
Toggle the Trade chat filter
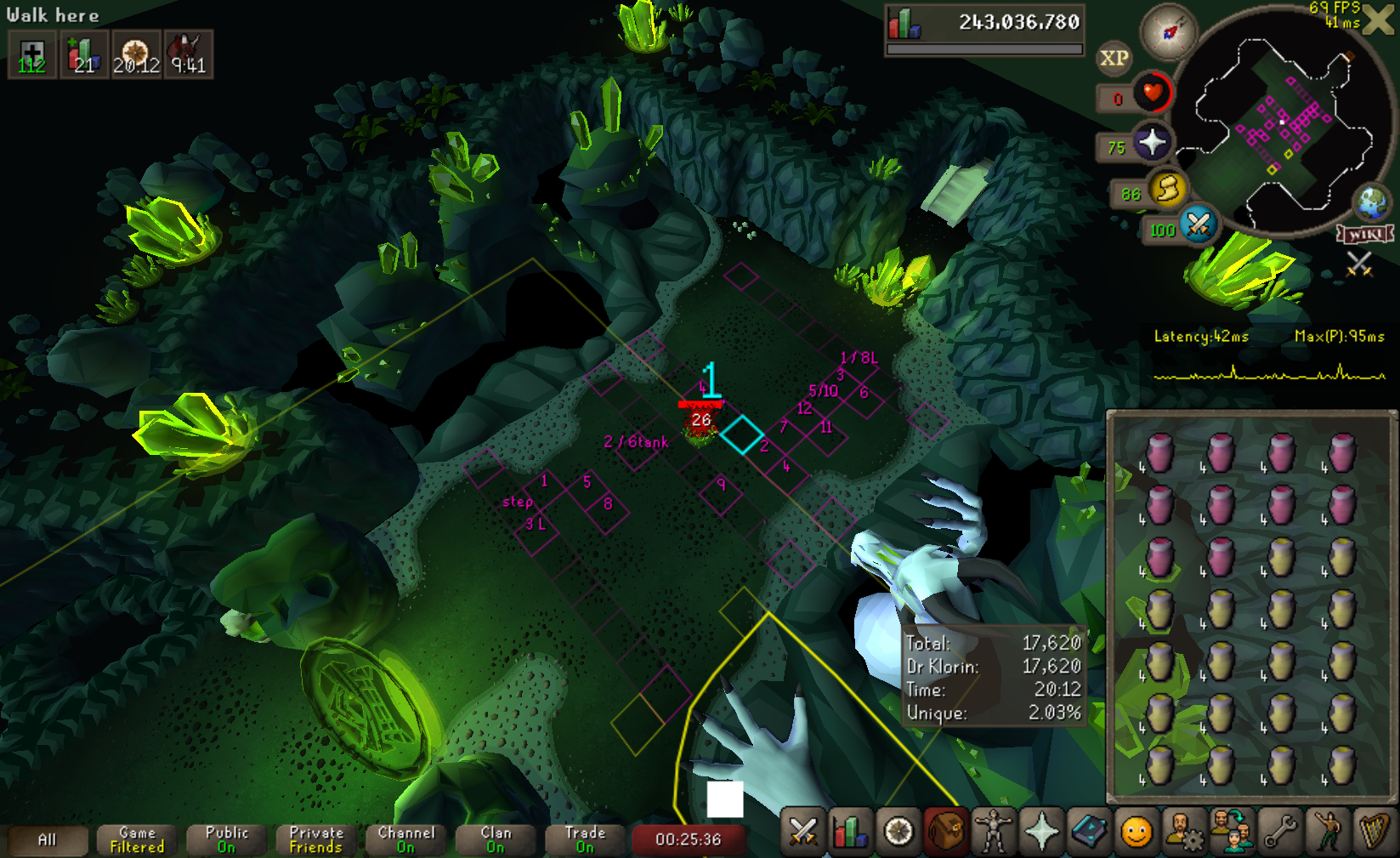[585, 839]
